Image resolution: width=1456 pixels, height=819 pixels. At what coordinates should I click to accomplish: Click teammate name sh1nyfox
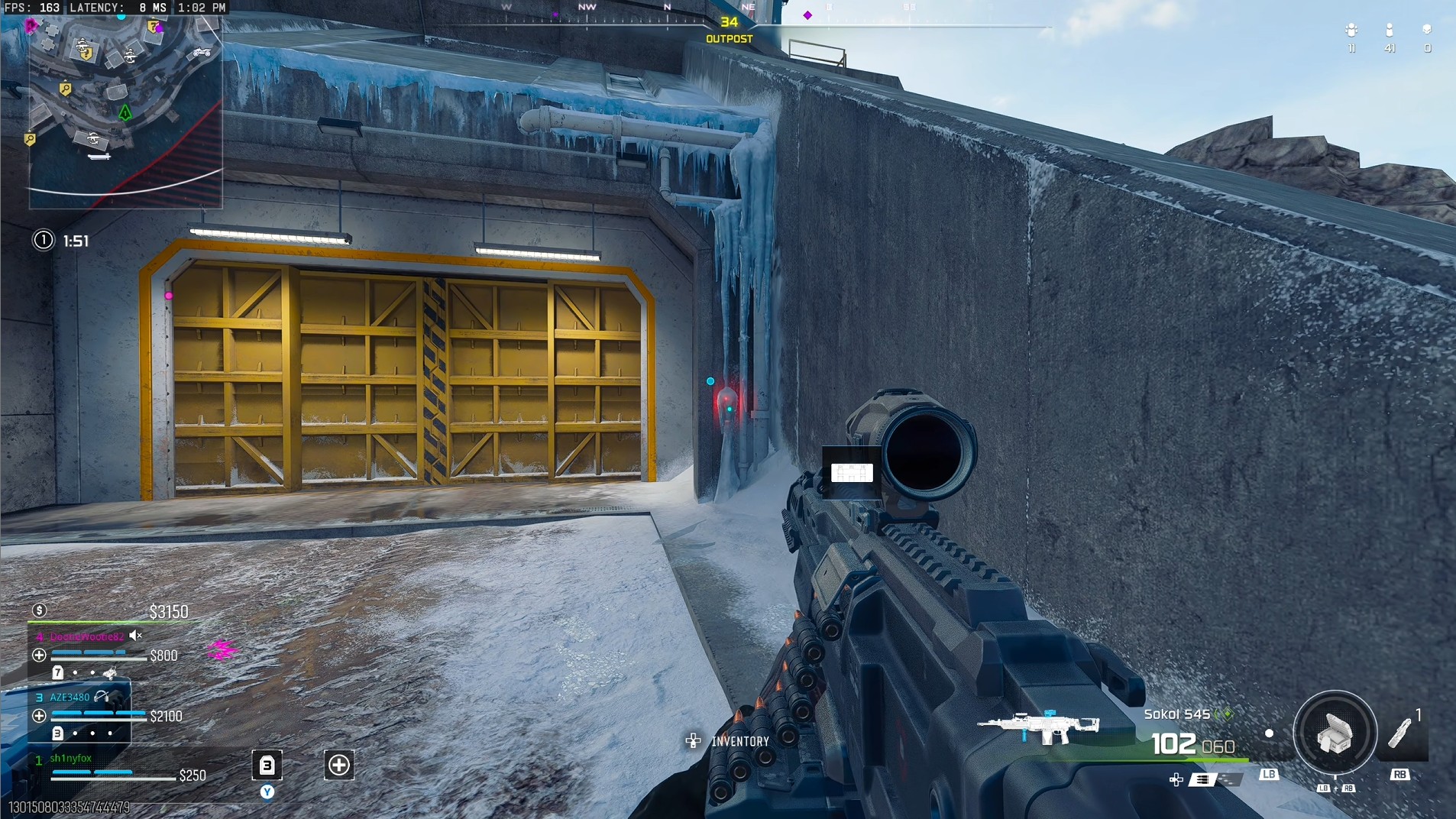pyautogui.click(x=71, y=758)
